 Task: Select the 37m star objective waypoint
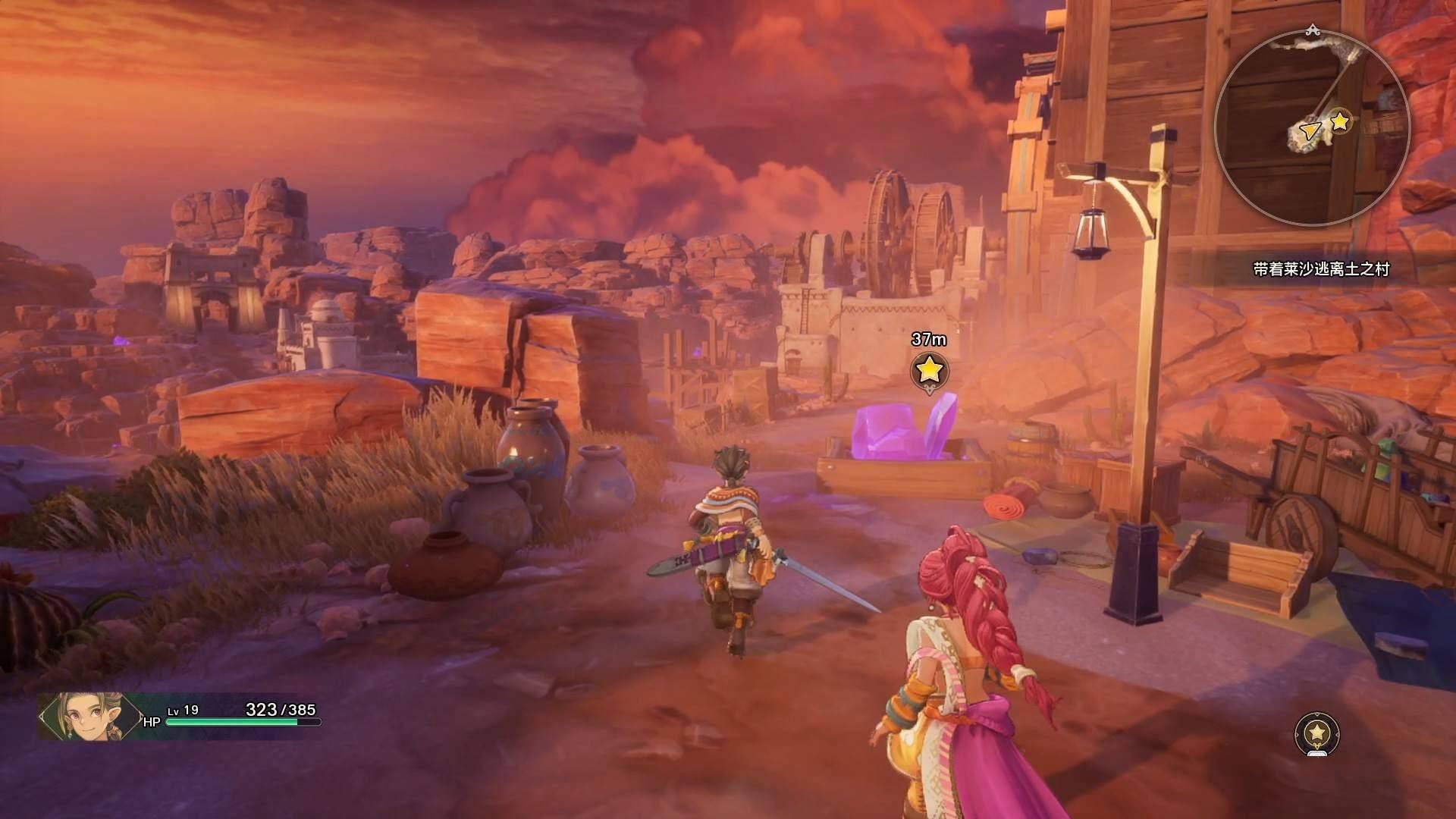pyautogui.click(x=929, y=371)
